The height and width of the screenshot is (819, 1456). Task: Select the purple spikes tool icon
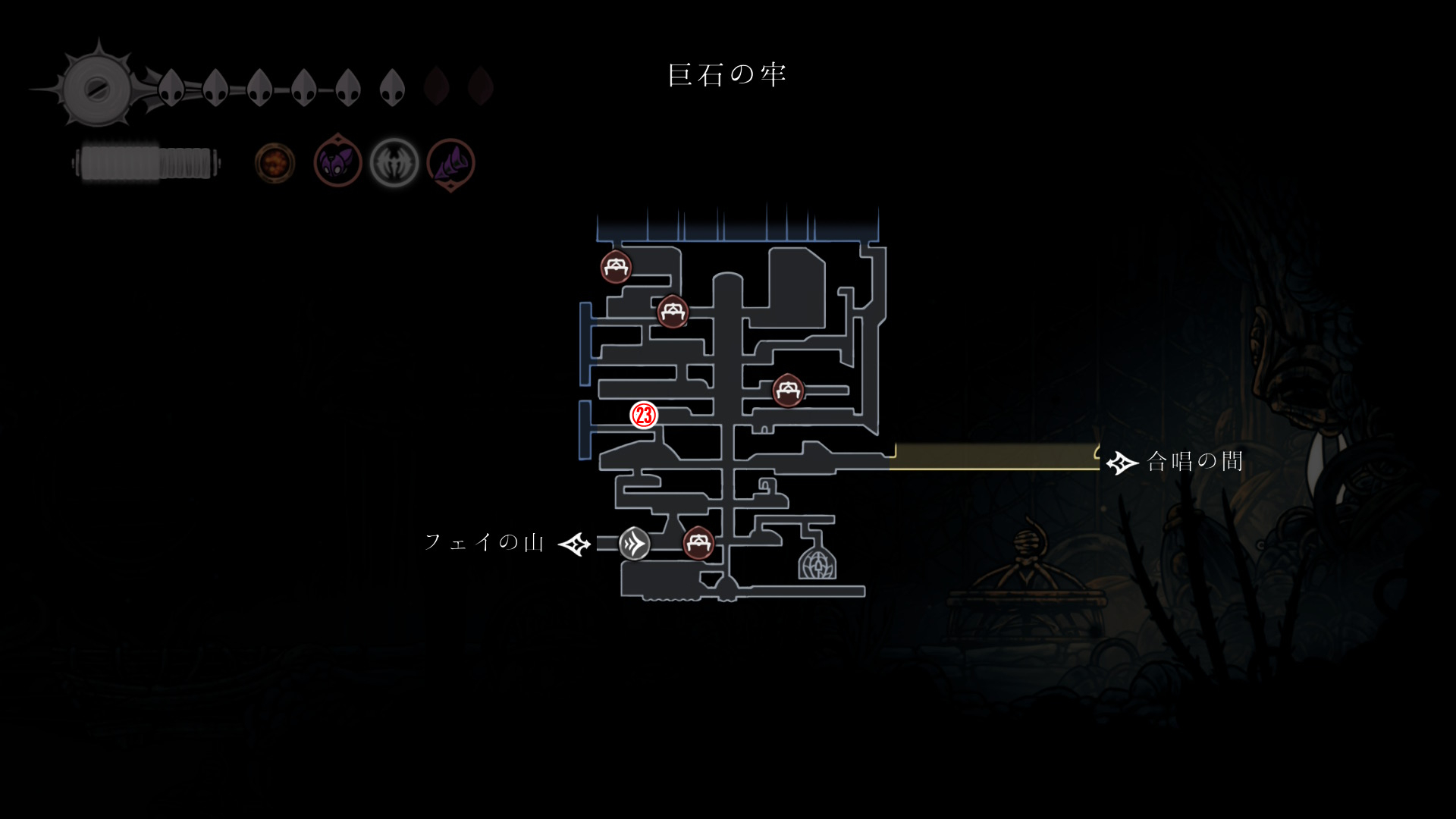coord(450,162)
